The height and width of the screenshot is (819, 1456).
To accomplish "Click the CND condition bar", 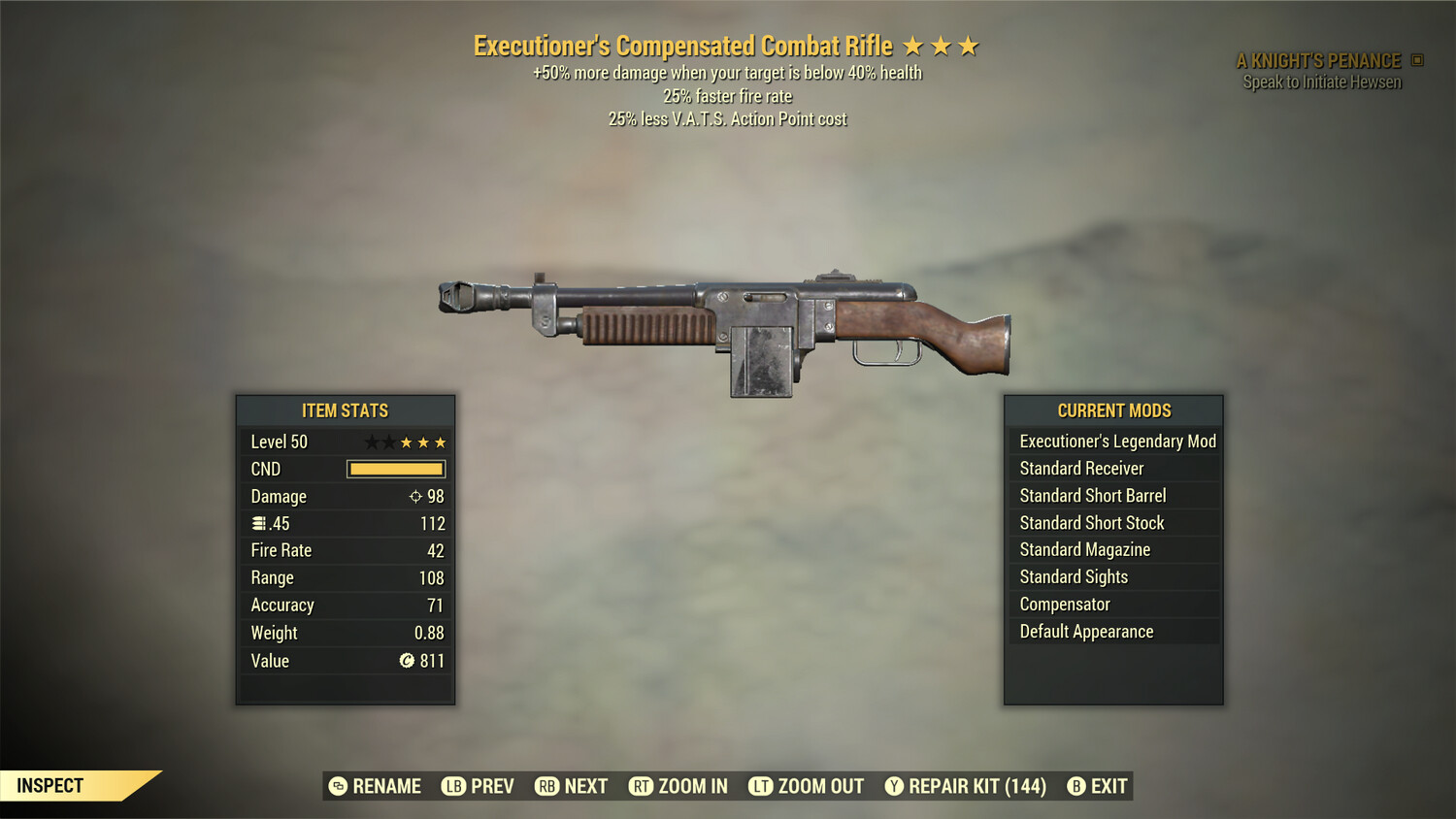I will (x=395, y=469).
